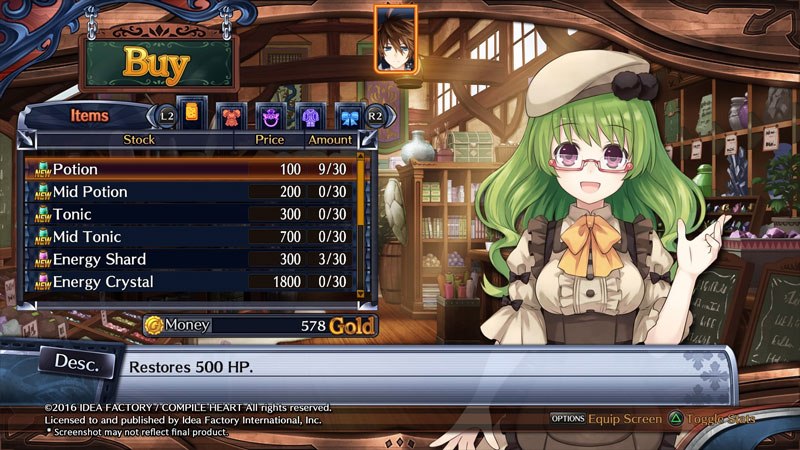Select the Potion row
This screenshot has width=800, height=450.
click(190, 169)
